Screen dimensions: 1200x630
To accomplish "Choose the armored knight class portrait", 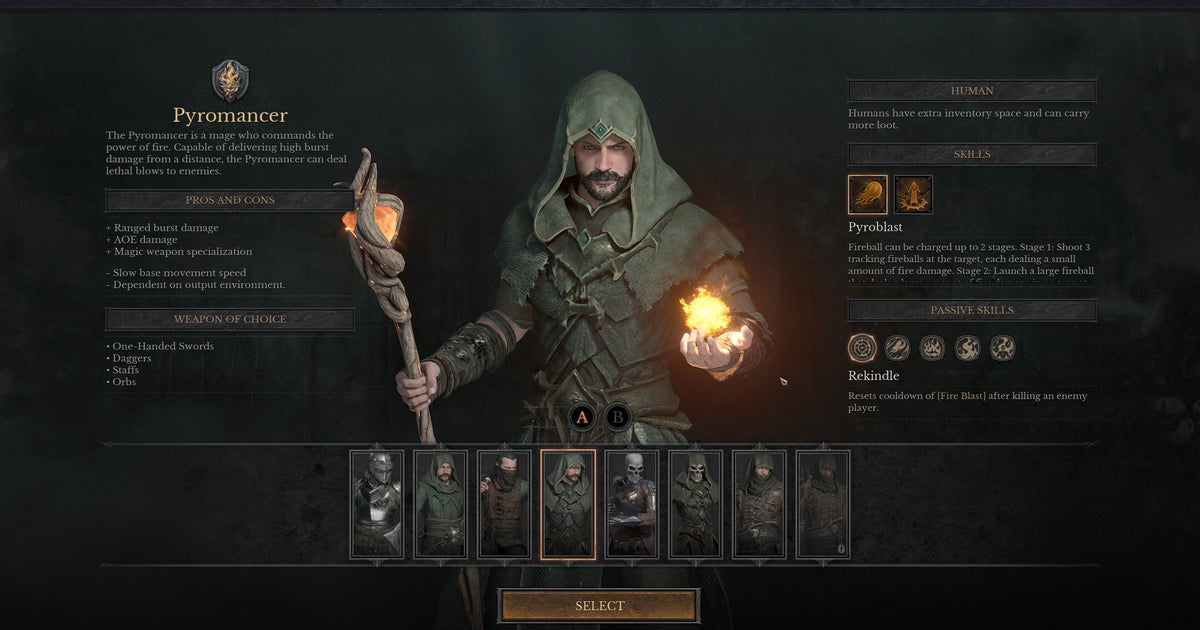I will 377,504.
